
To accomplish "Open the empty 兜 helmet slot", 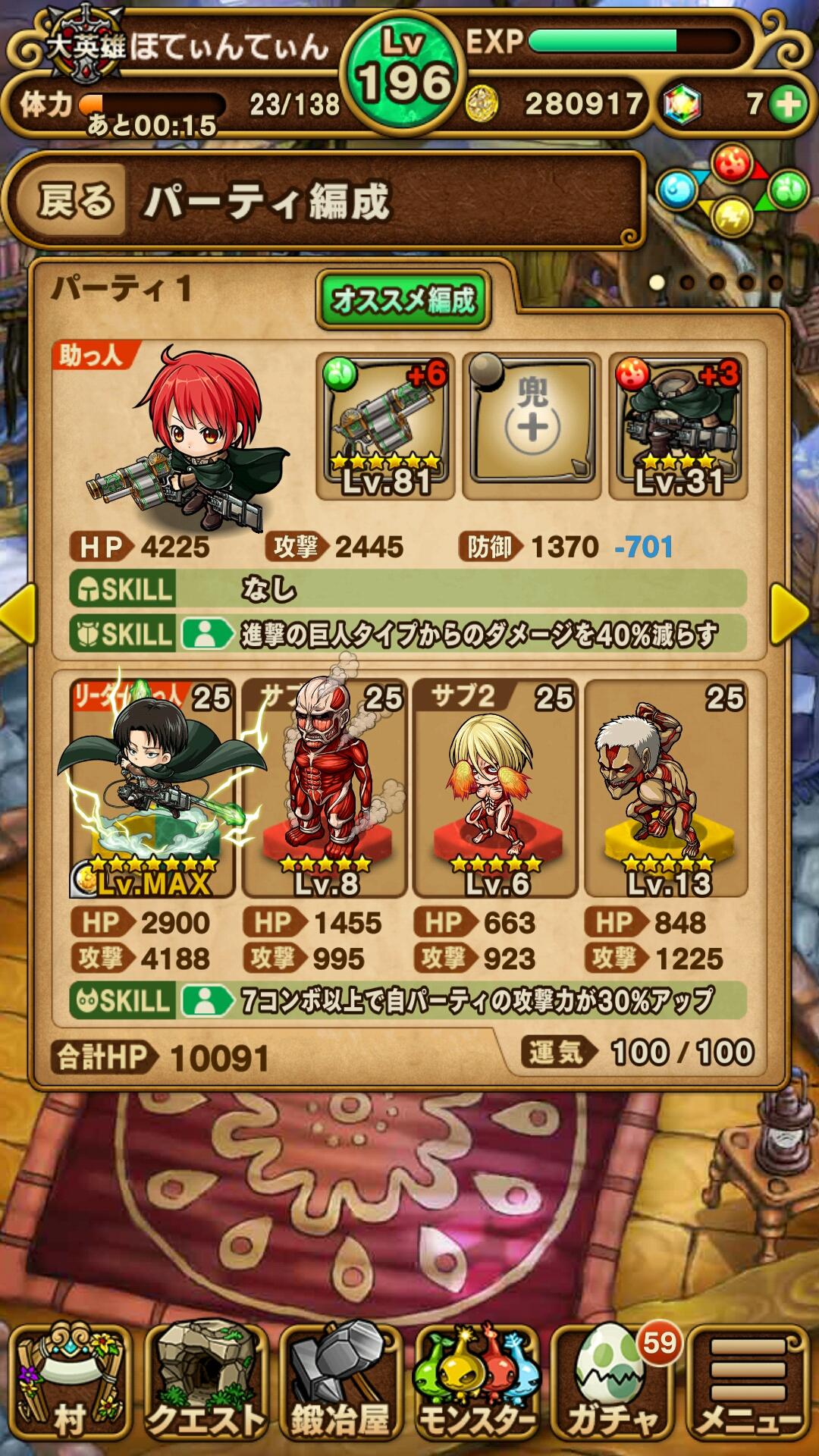I will (x=532, y=426).
